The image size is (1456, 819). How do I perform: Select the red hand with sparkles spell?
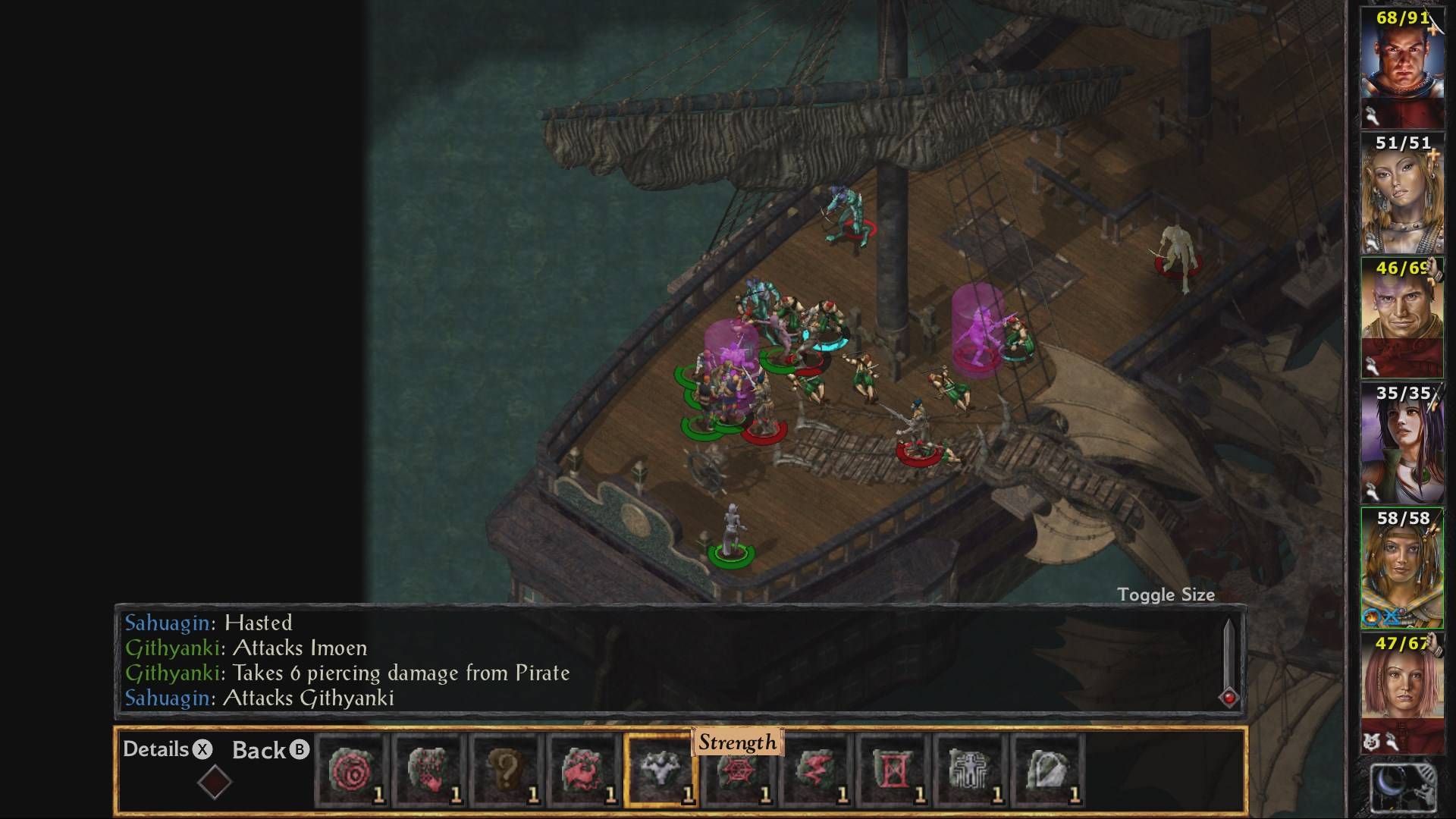click(429, 770)
